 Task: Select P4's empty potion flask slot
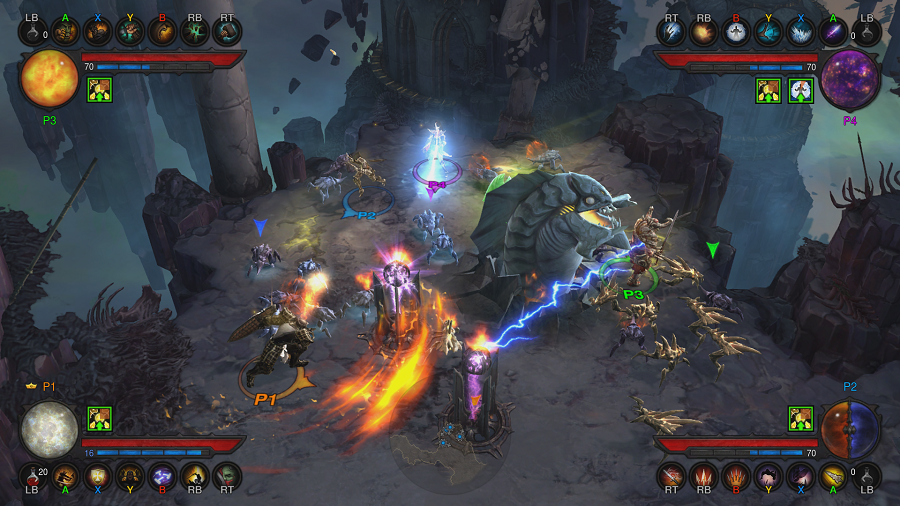pyautogui.click(x=866, y=33)
